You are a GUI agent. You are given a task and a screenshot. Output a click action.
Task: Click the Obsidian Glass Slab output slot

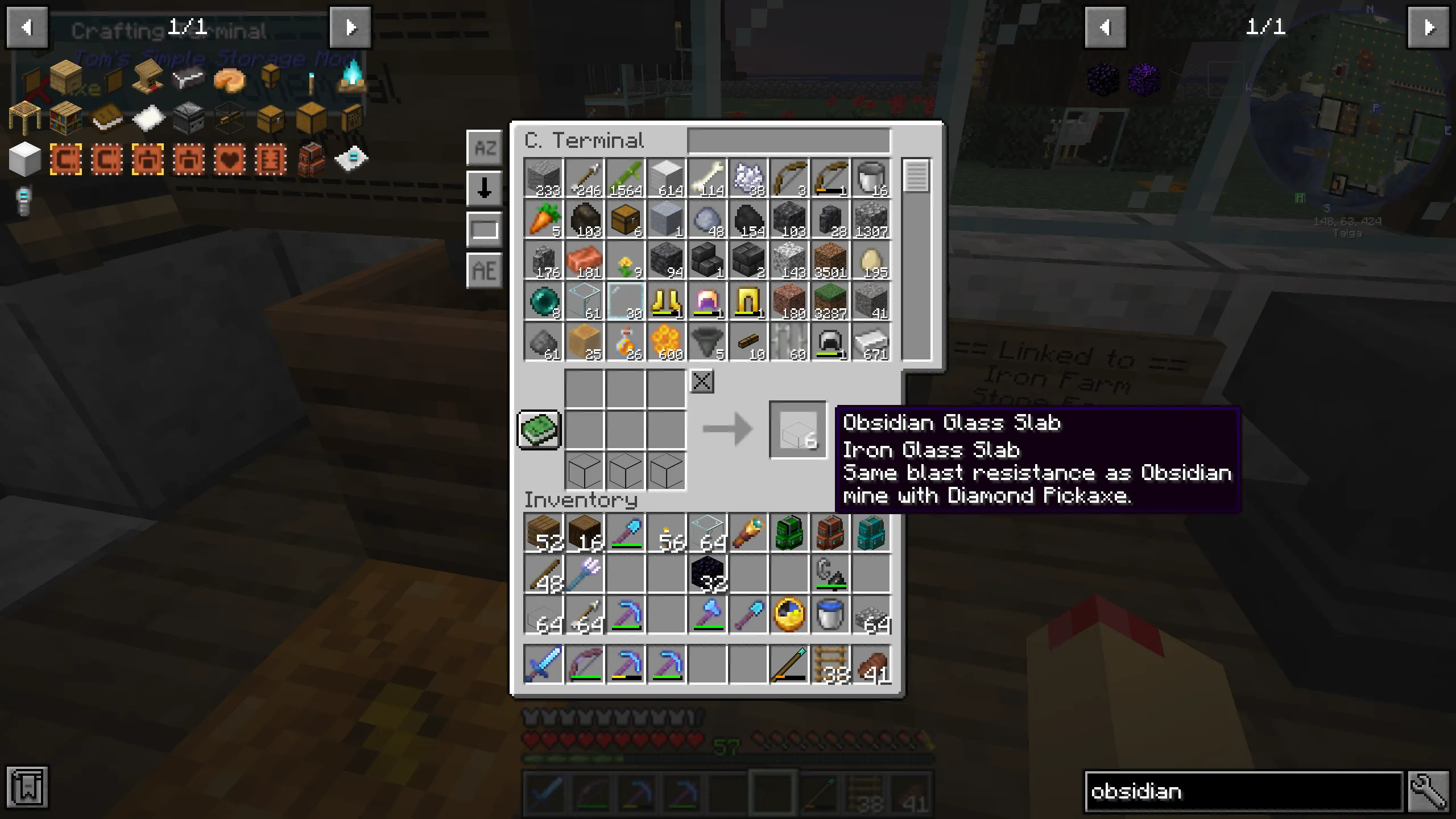point(797,429)
